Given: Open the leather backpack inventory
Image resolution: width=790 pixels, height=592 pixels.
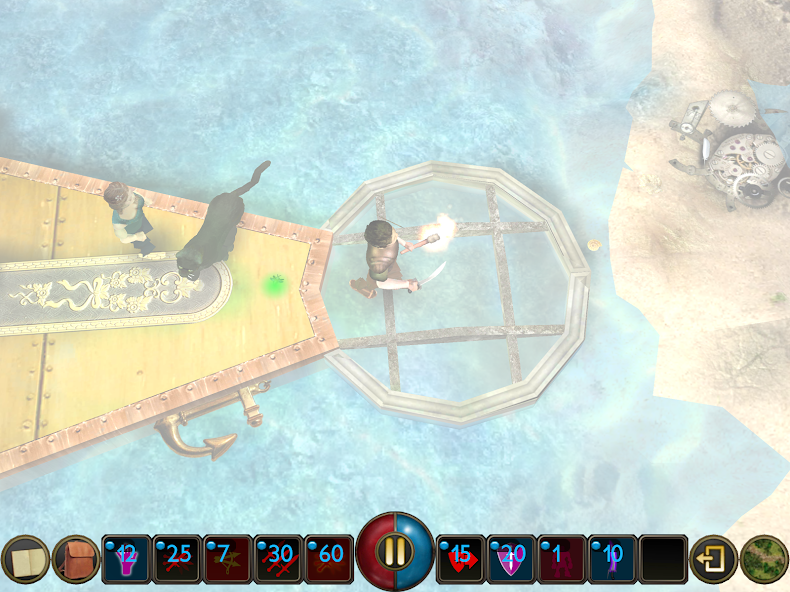Looking at the screenshot, I should pyautogui.click(x=76, y=559).
